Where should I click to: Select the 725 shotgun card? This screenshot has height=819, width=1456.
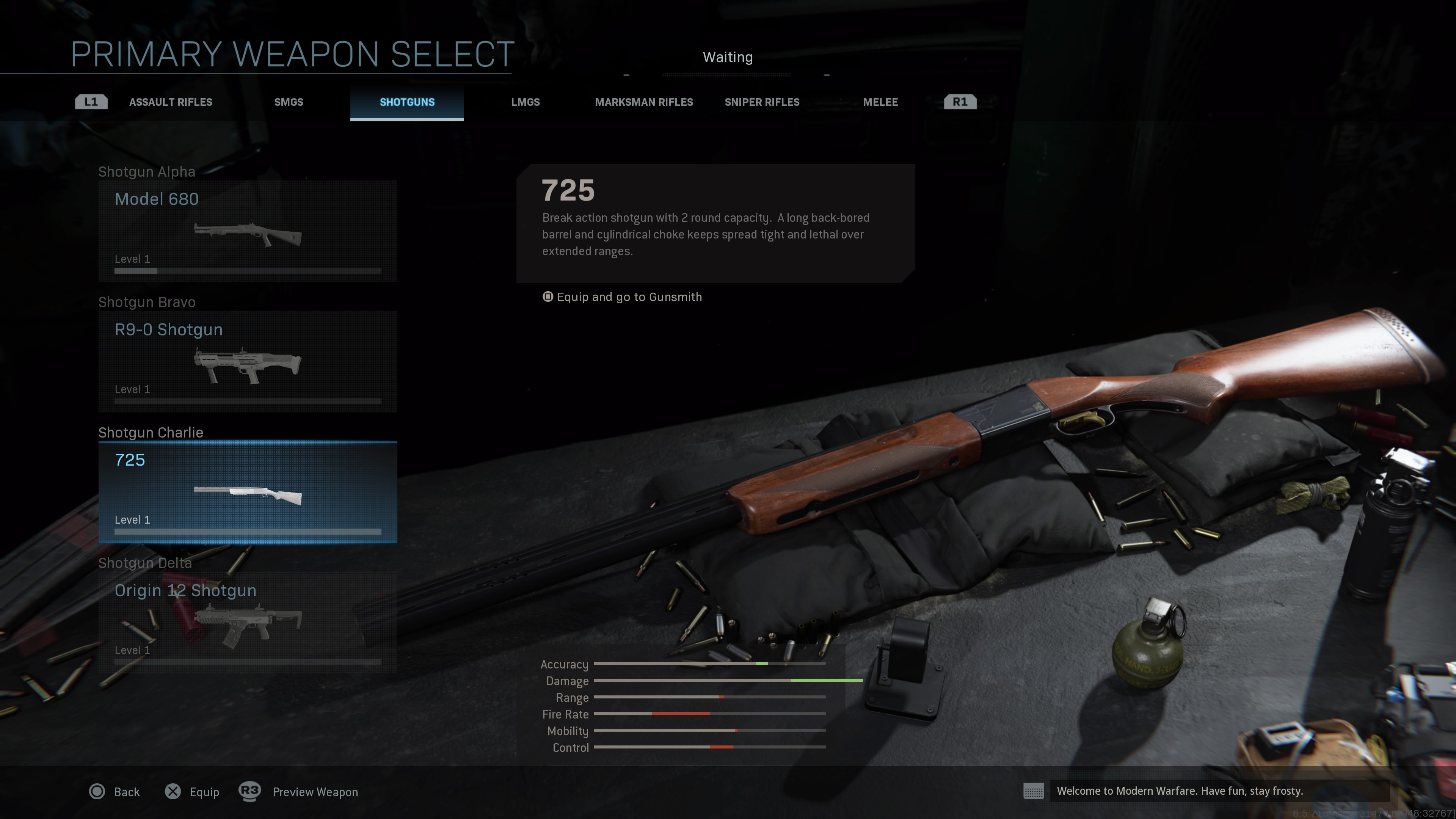pos(248,492)
